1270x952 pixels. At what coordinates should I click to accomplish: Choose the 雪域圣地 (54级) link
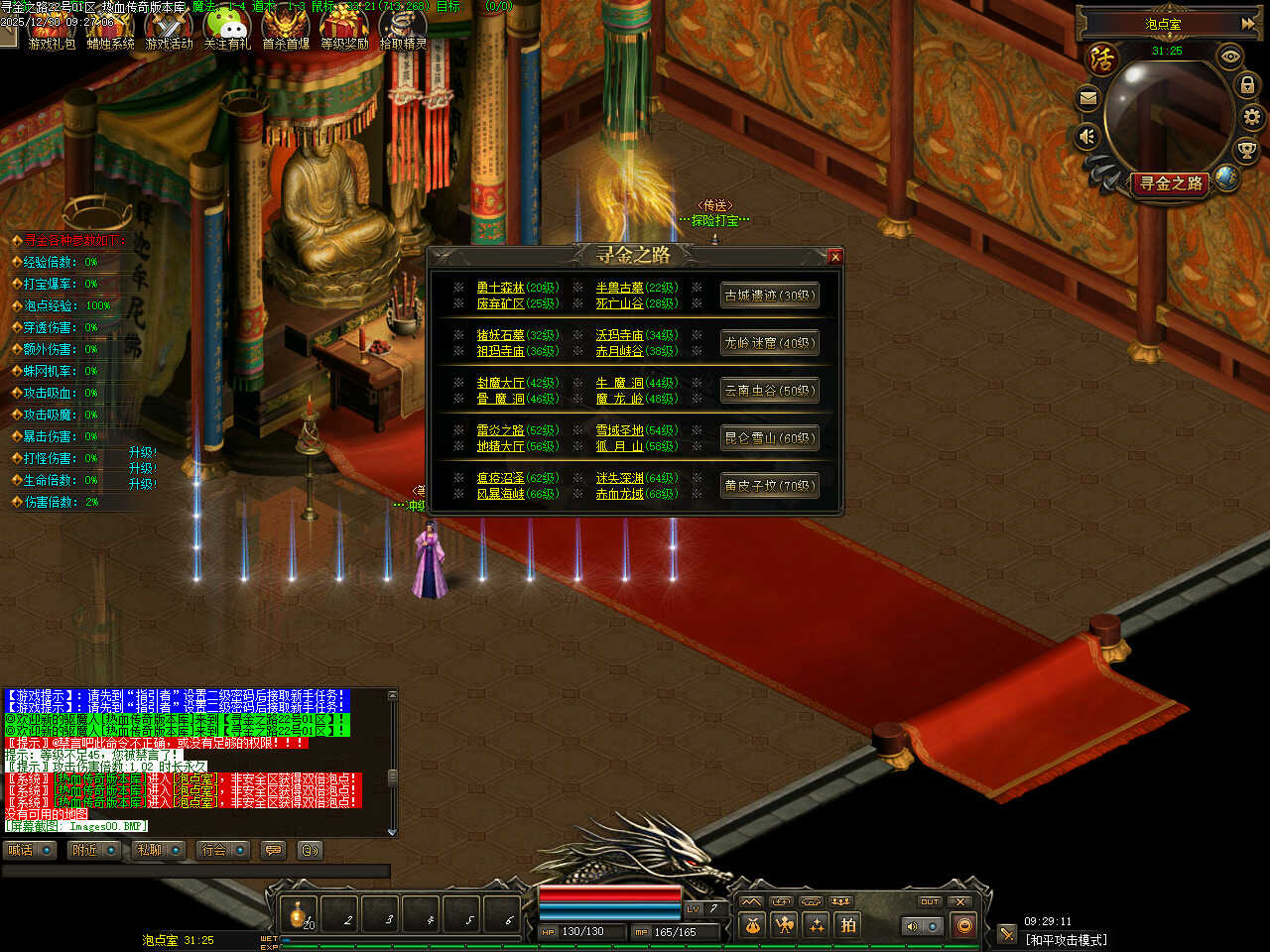click(619, 430)
